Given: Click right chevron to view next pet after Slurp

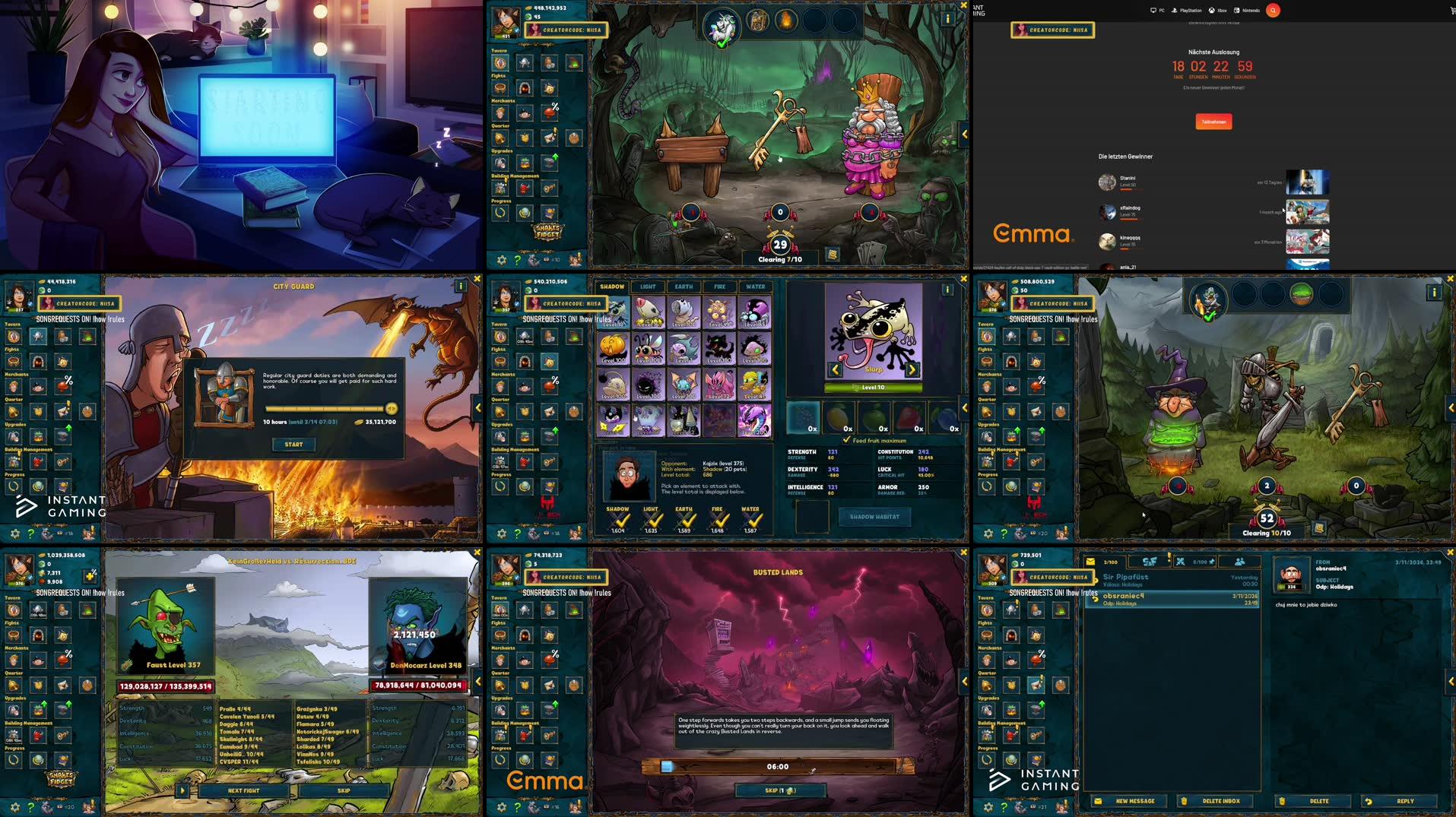Looking at the screenshot, I should pyautogui.click(x=912, y=368).
